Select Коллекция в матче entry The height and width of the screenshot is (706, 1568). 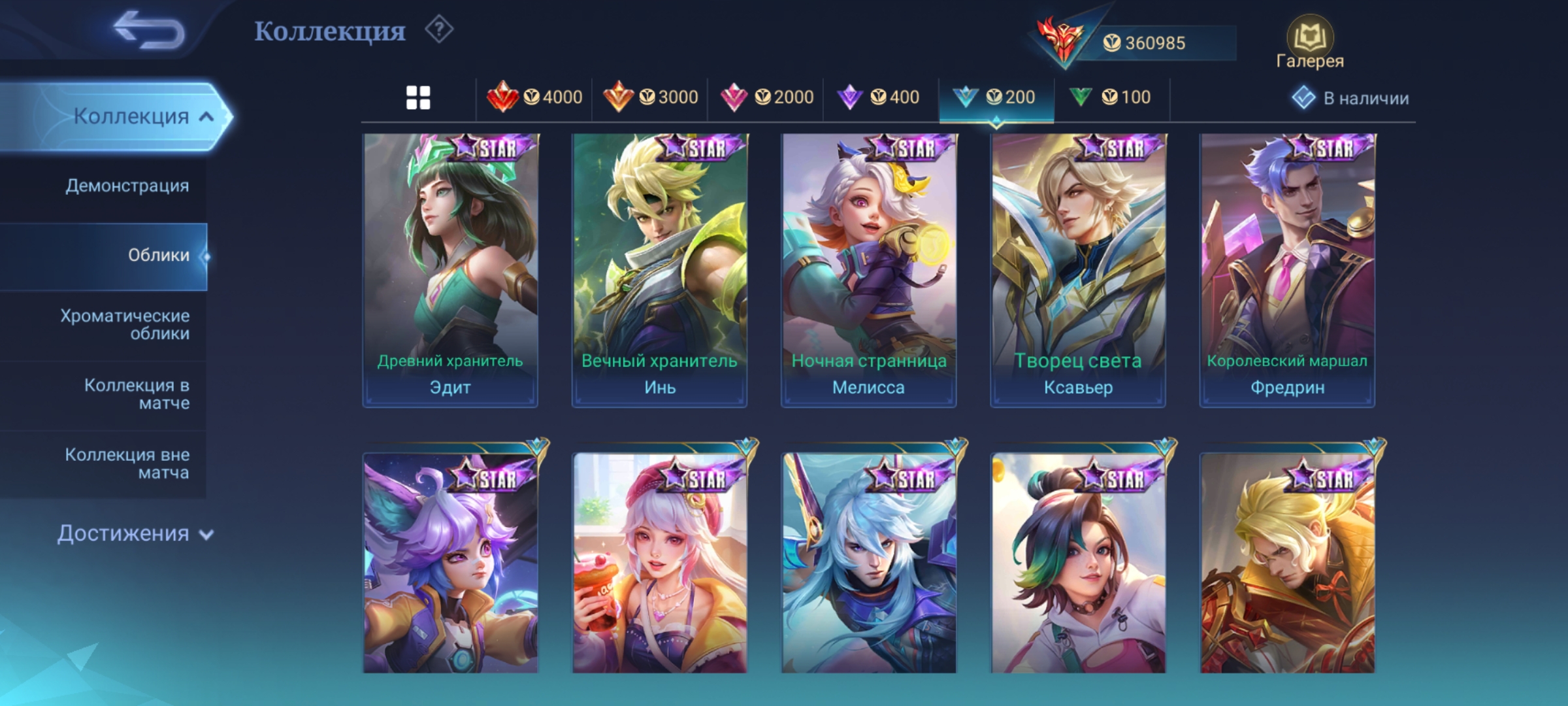(137, 394)
